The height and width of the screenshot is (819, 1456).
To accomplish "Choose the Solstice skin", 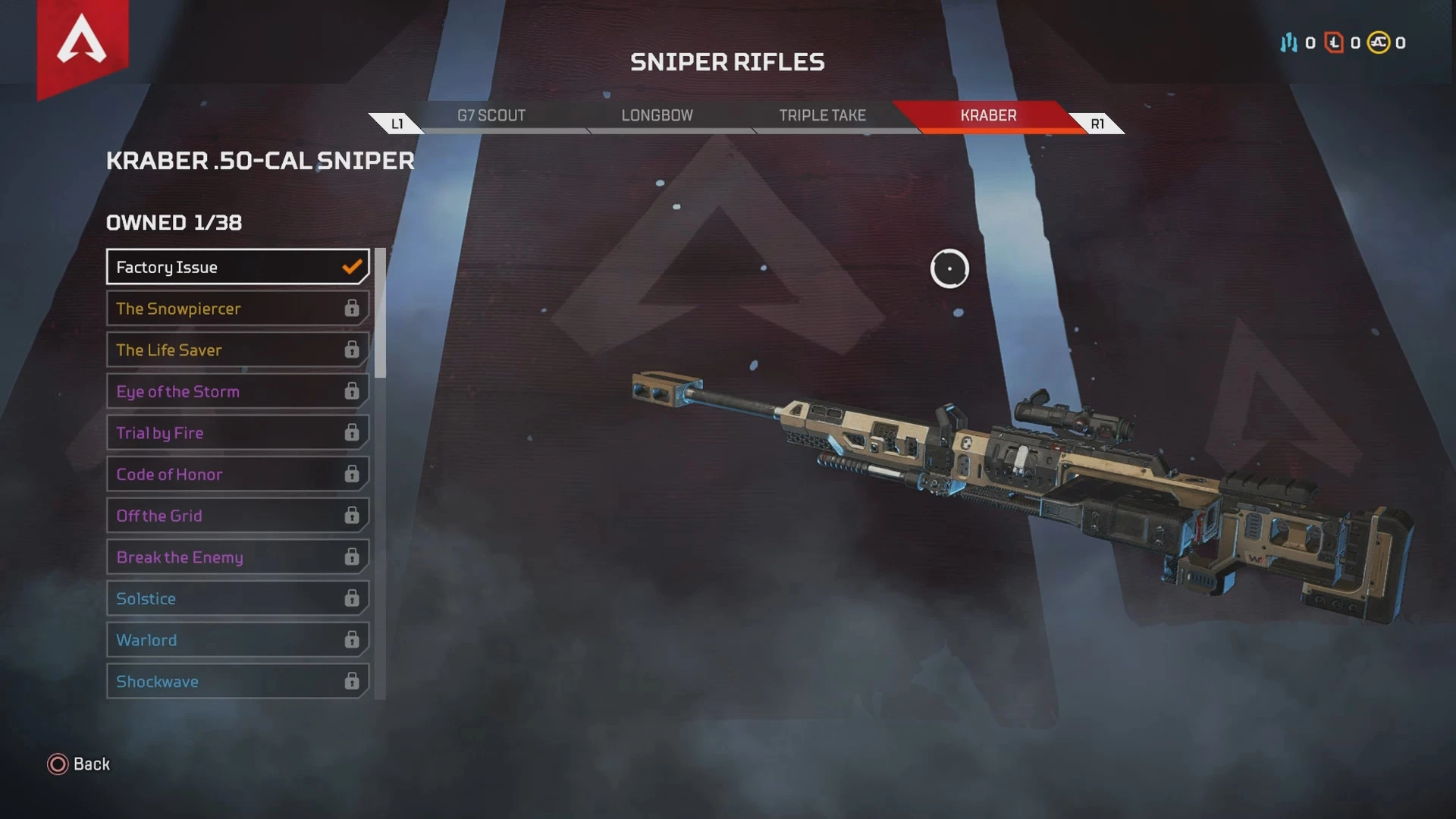I will 237,599.
